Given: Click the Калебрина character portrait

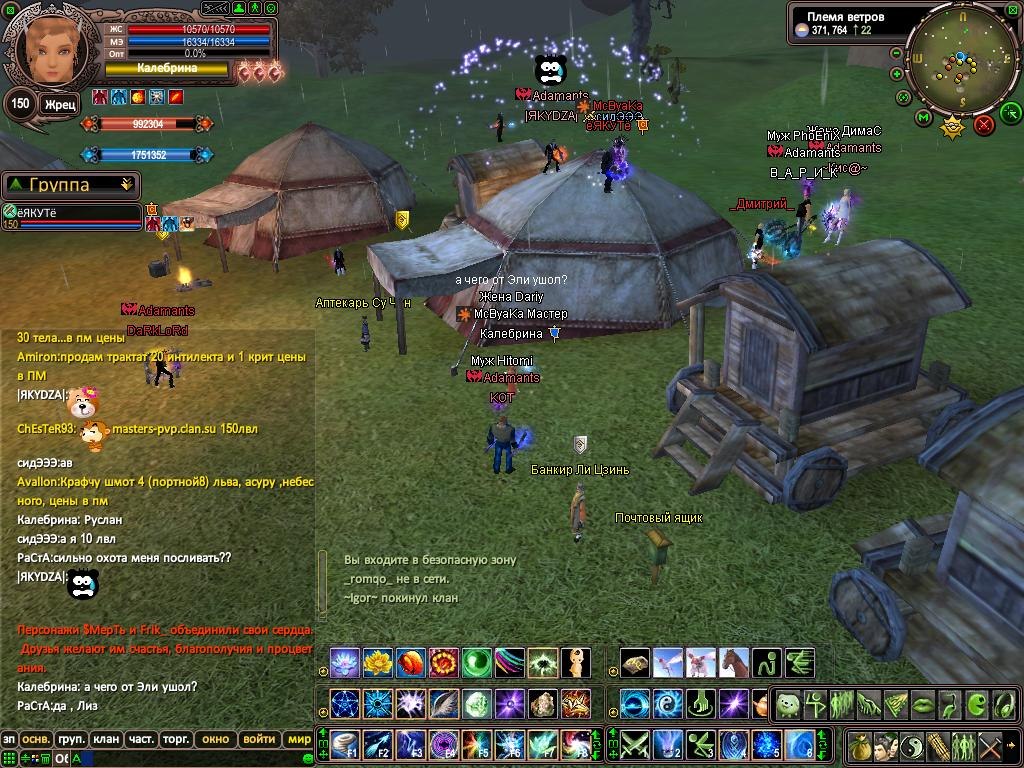Looking at the screenshot, I should tap(45, 45).
